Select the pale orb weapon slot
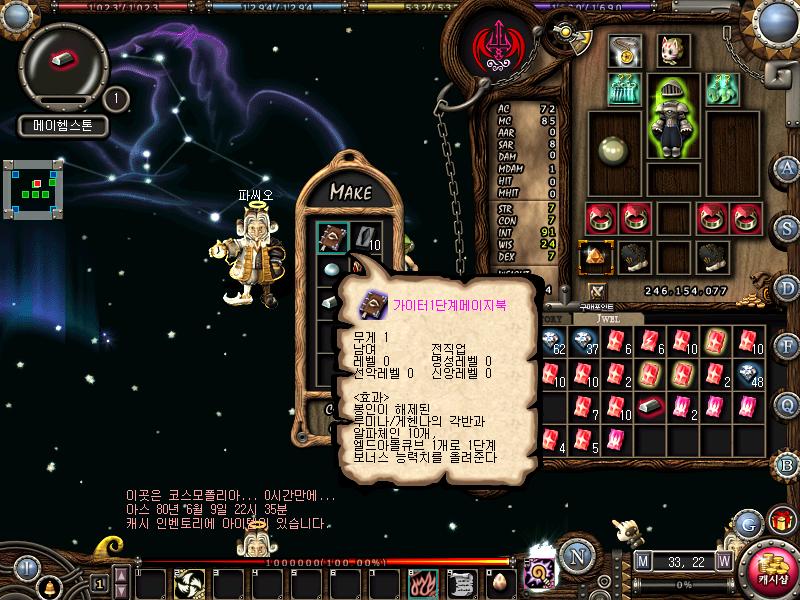The width and height of the screenshot is (800, 600). [612, 152]
